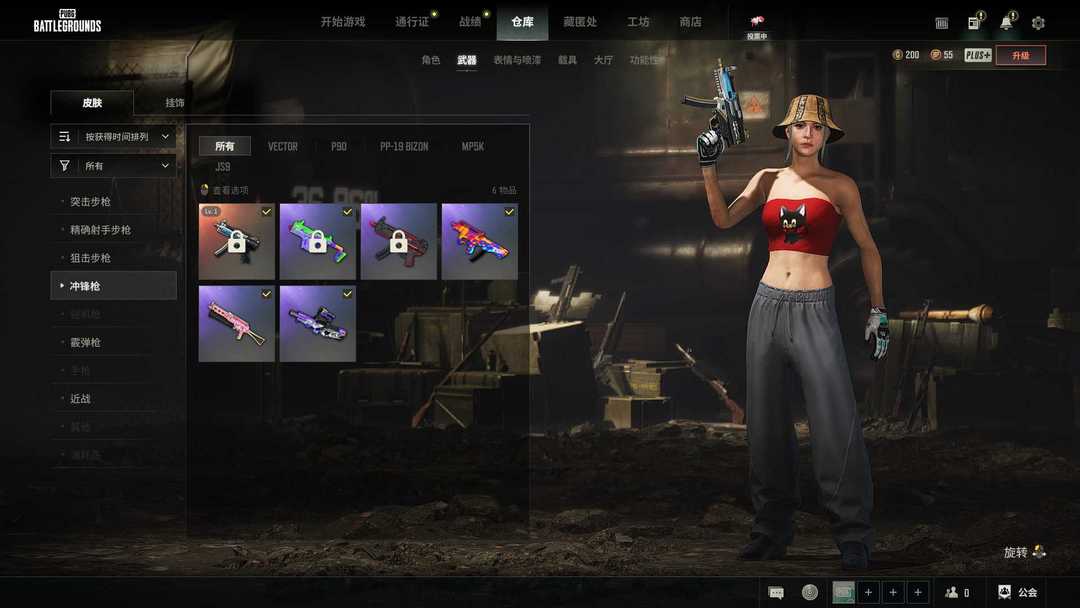
Task: Choose the 狙击步枪 category
Action: pos(90,258)
